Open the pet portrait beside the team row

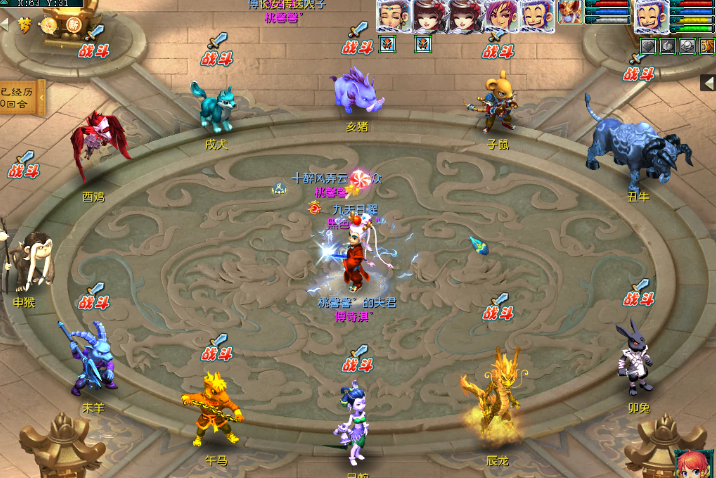[x=570, y=12]
